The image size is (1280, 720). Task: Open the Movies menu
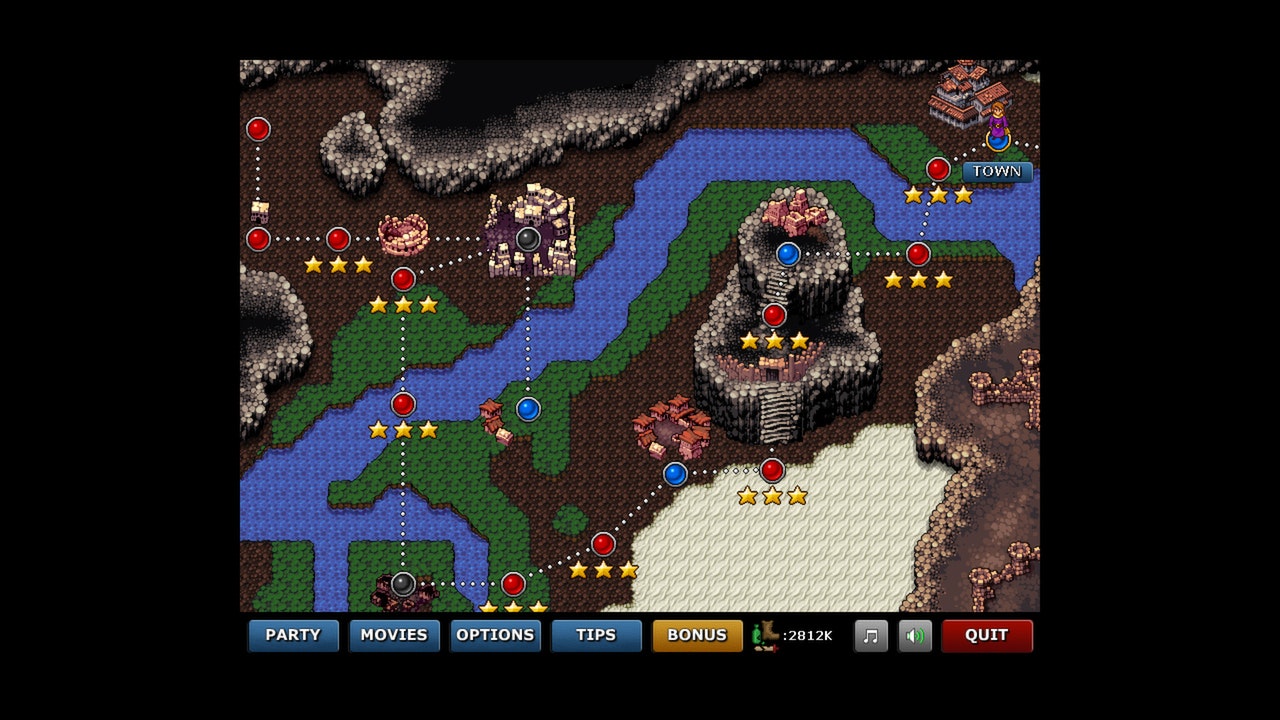pos(394,635)
